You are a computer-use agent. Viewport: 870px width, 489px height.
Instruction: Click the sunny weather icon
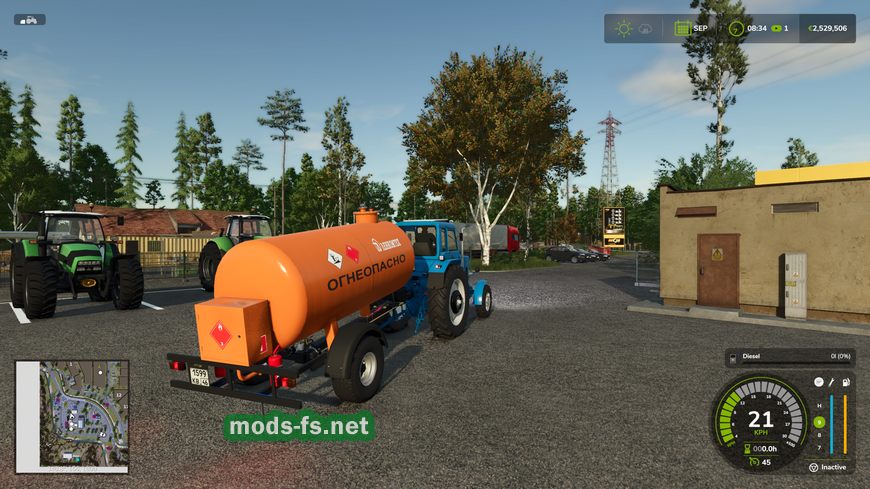point(624,28)
